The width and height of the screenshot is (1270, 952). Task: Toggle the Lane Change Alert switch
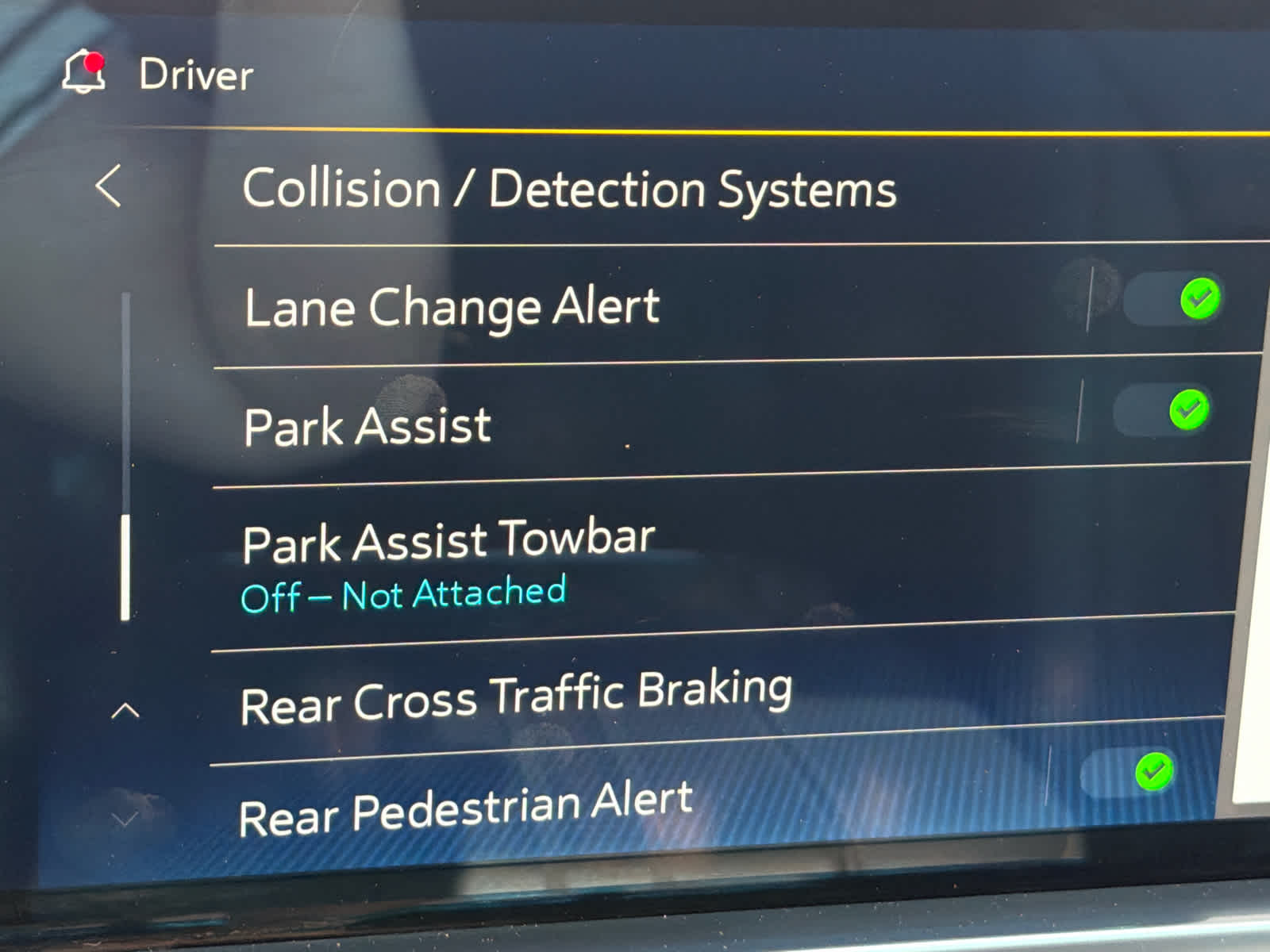pos(1172,300)
